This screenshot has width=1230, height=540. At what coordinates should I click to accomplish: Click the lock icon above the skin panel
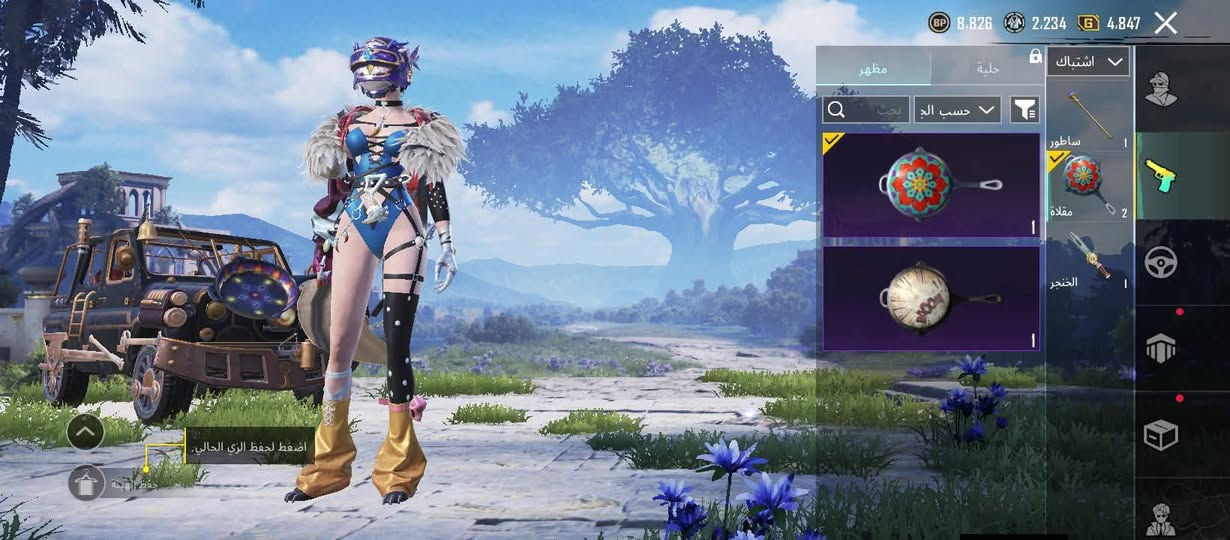1035,57
